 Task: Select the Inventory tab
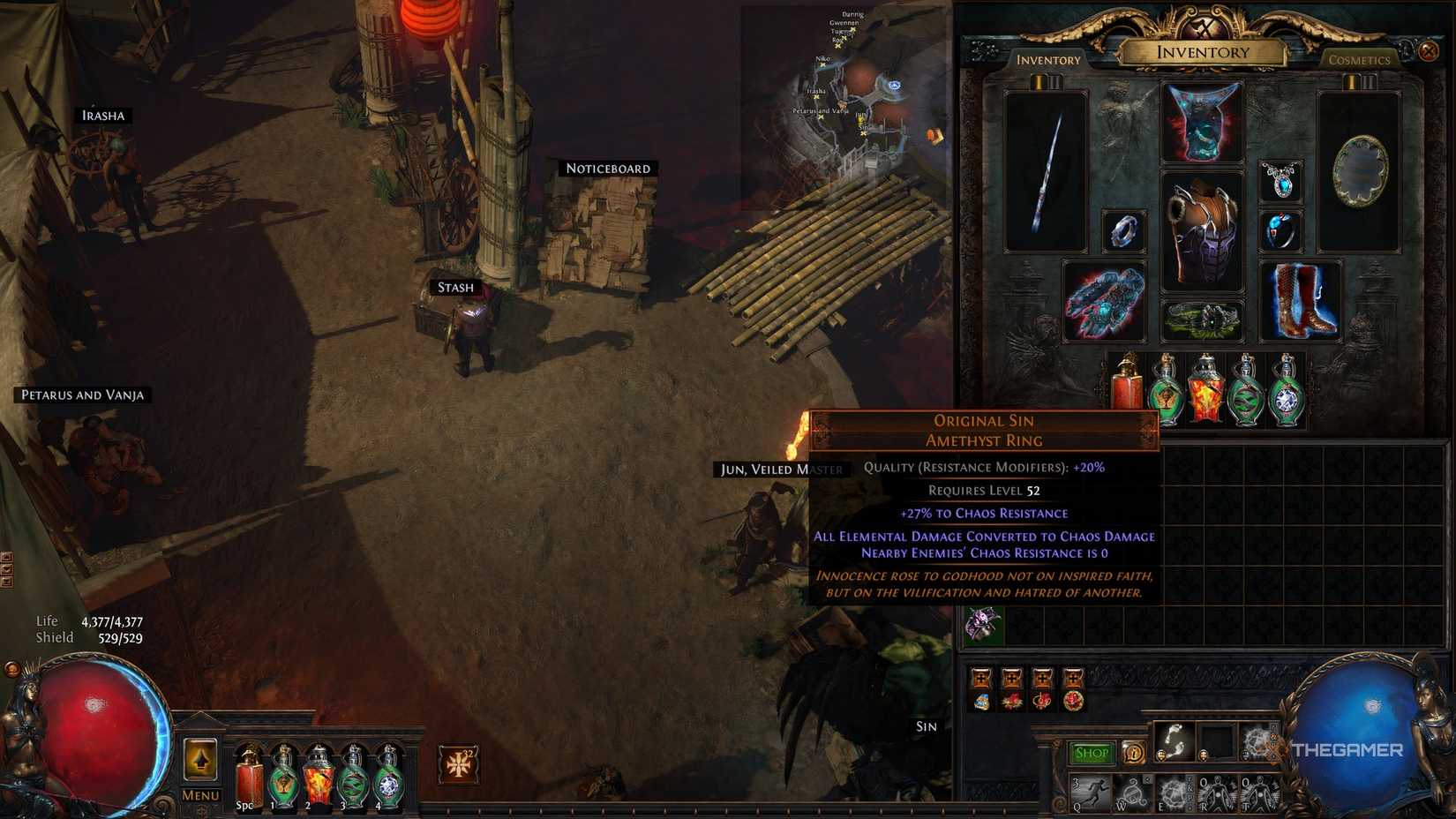click(x=1047, y=59)
